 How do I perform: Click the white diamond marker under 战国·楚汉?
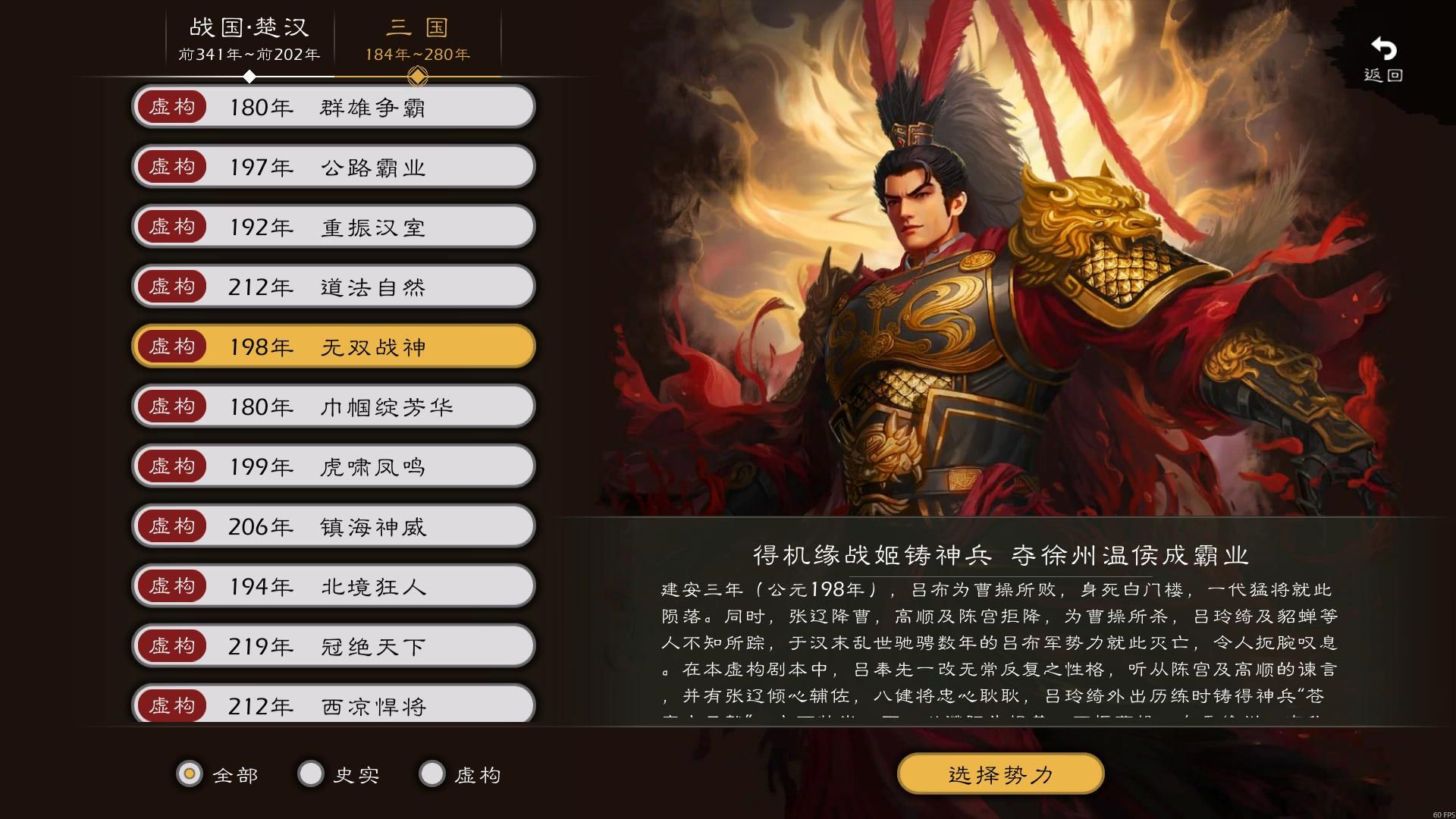pyautogui.click(x=250, y=76)
